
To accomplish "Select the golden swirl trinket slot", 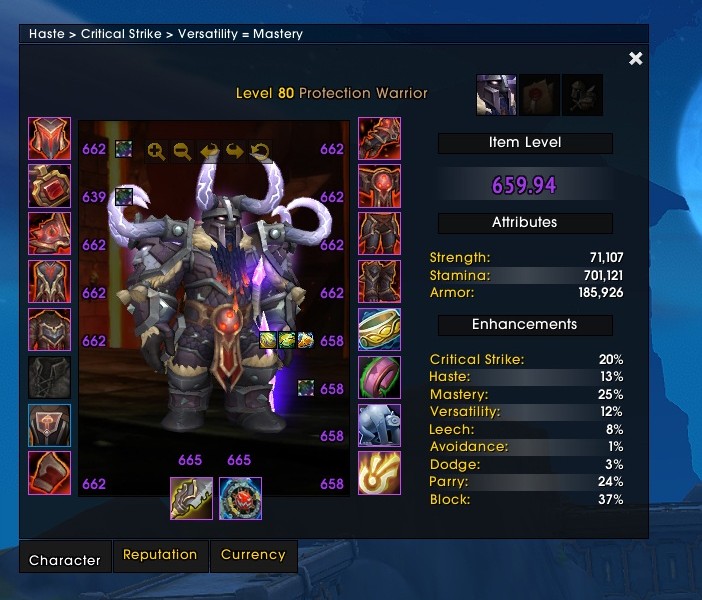I will coord(379,473).
